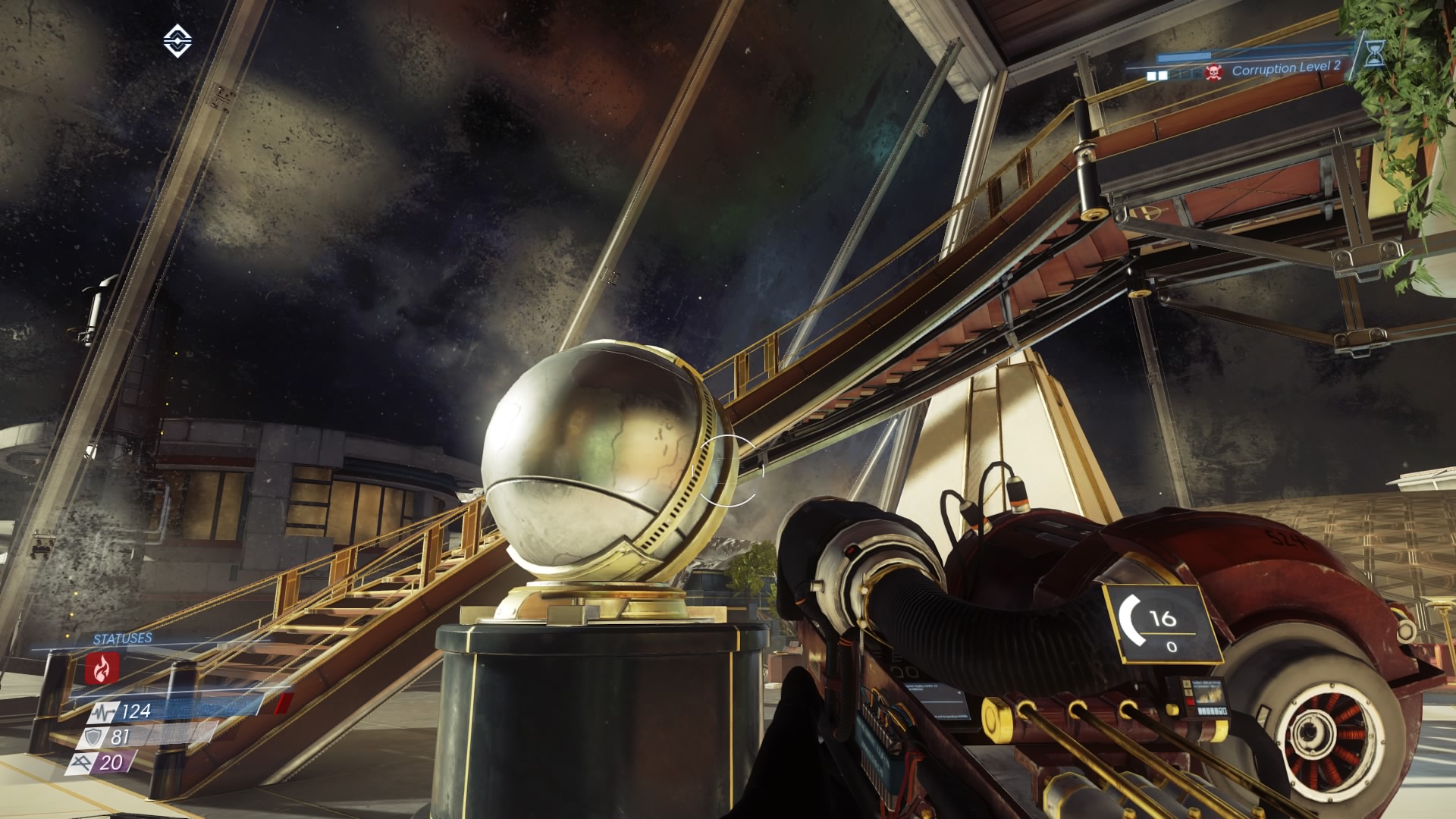Click the diamond objective marker icon

(177, 41)
